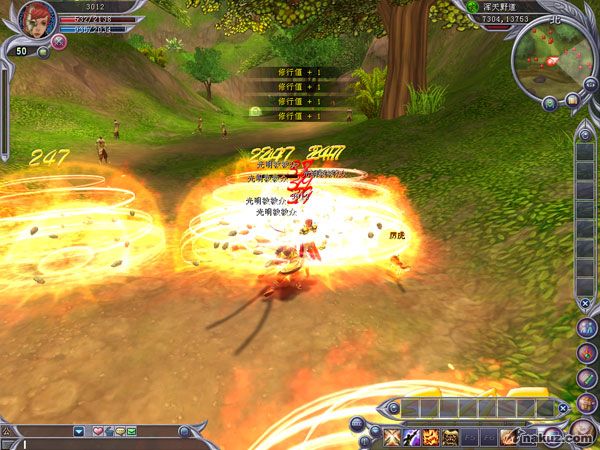Screen dimensions: 600x450
Task: Click the chat input field
Action: (x=100, y=443)
